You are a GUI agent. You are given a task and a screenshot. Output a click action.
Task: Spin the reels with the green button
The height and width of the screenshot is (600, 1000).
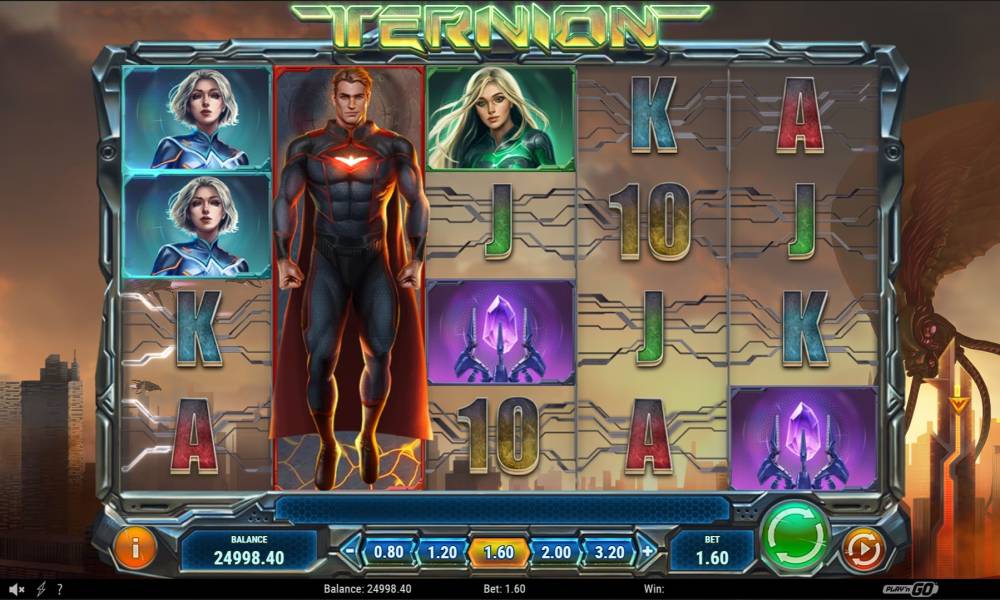tap(795, 538)
